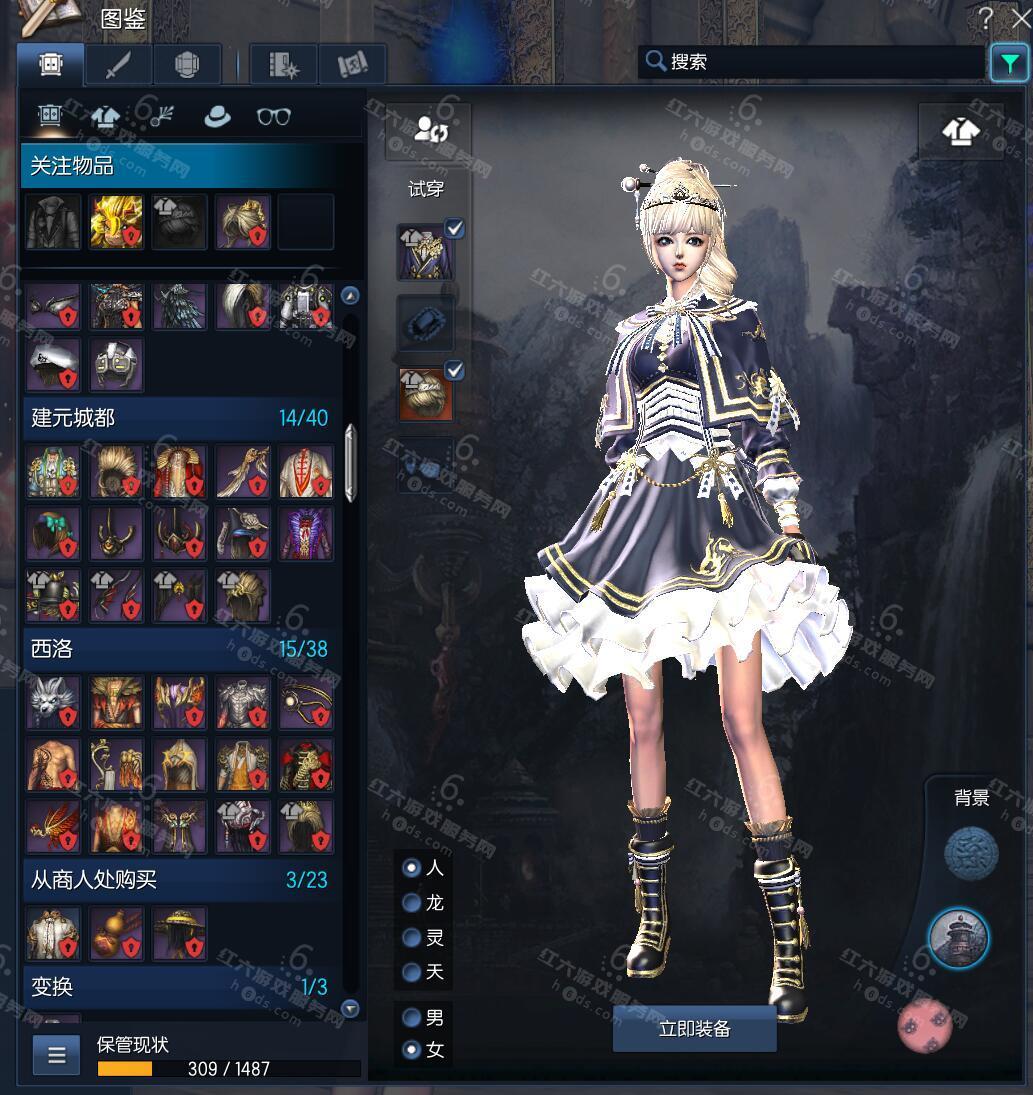Open the green filter funnel button
Image resolution: width=1033 pixels, height=1095 pixels.
click(x=1009, y=63)
